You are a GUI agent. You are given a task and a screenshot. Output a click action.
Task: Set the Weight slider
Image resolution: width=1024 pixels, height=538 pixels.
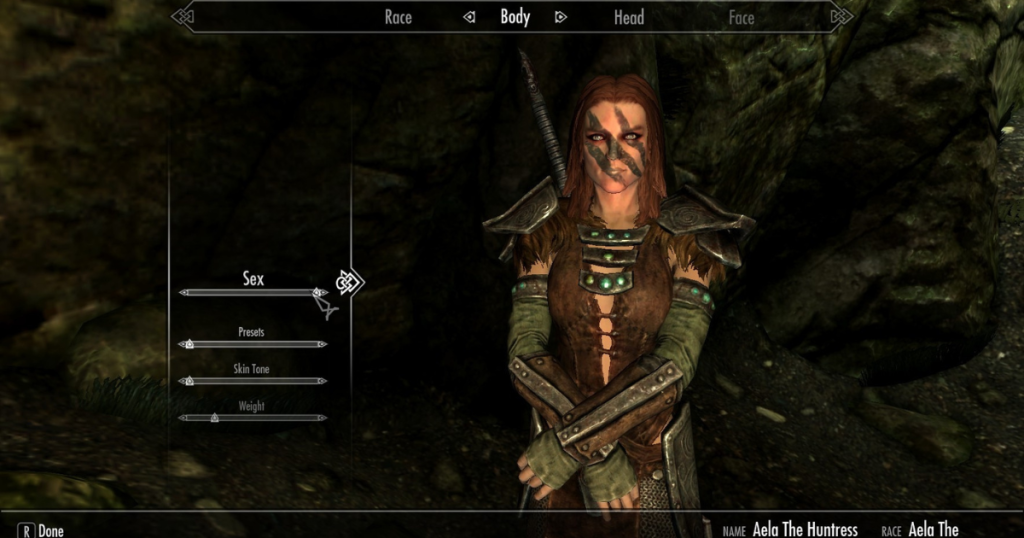[x=253, y=417]
